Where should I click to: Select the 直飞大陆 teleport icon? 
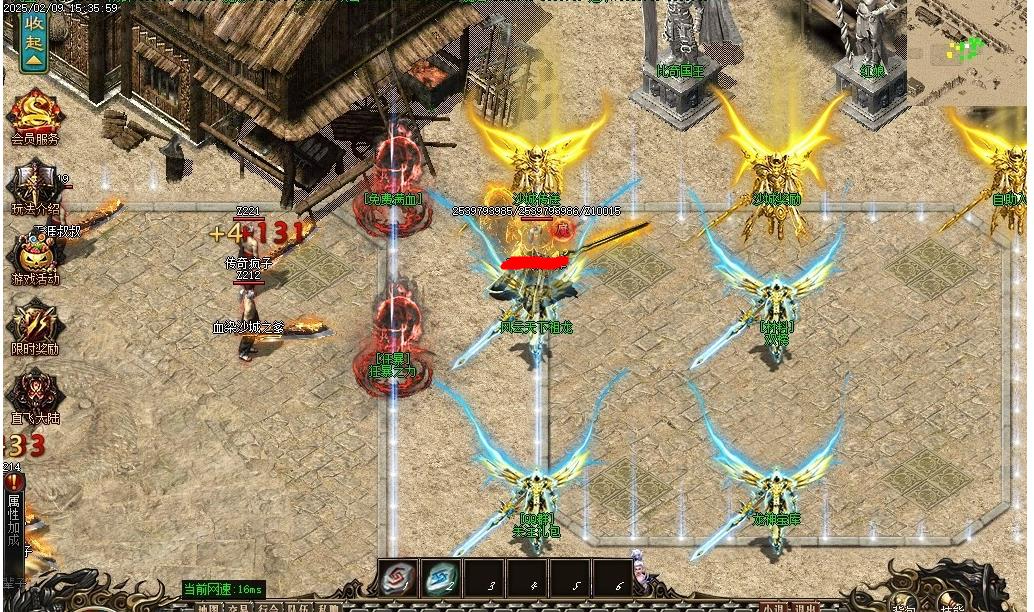point(35,394)
